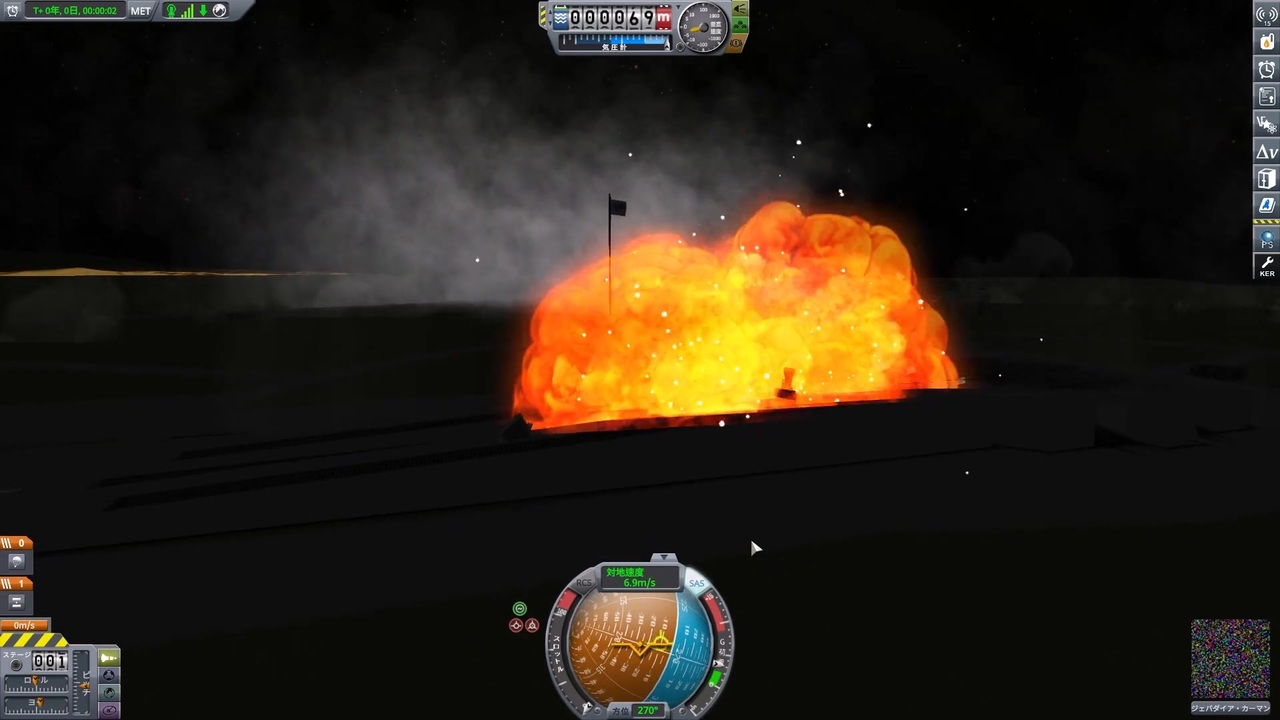Enable SAS on the navball
Screen dimensions: 1280x720
(697, 583)
